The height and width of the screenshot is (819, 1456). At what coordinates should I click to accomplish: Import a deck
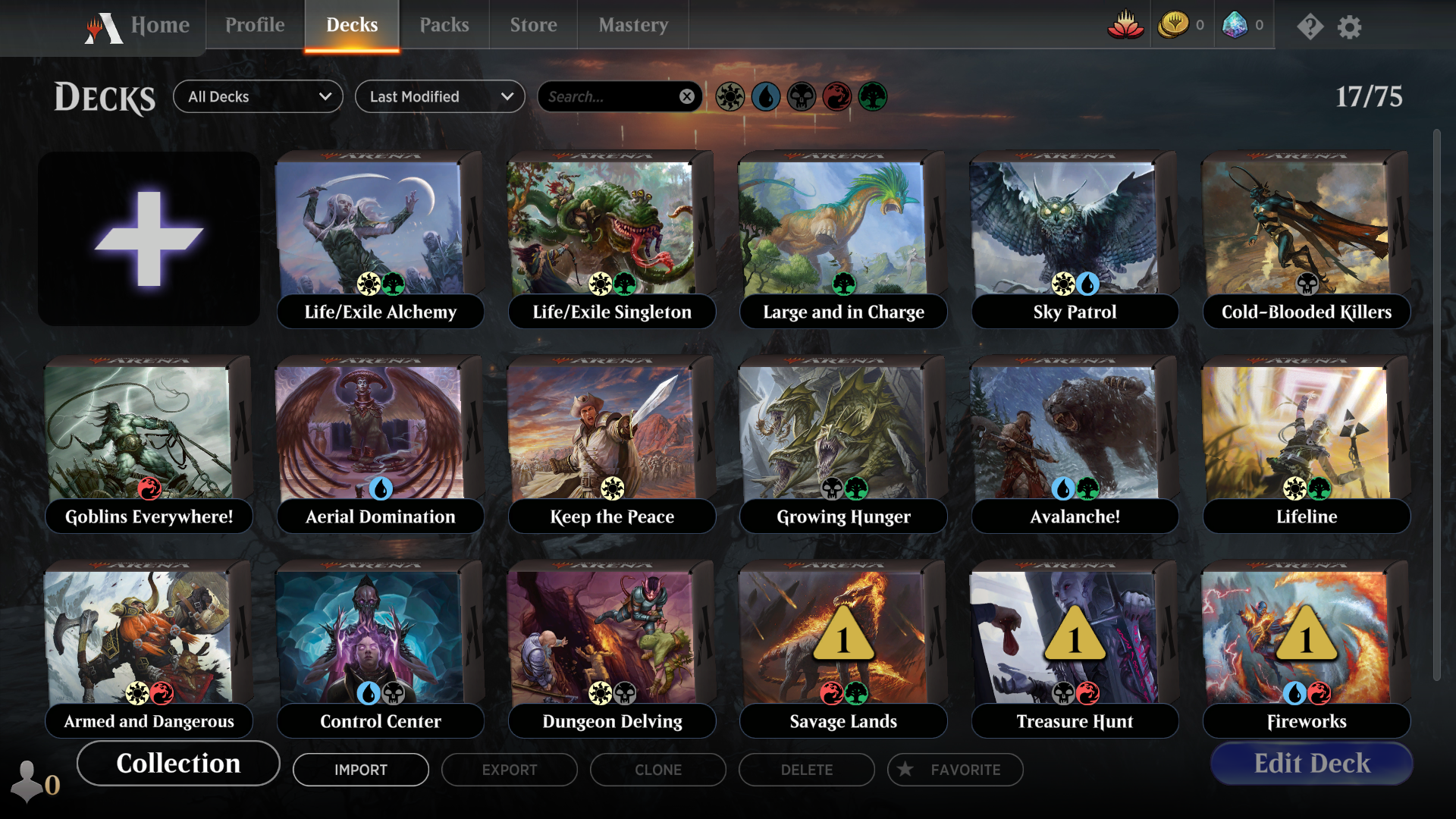pyautogui.click(x=361, y=770)
